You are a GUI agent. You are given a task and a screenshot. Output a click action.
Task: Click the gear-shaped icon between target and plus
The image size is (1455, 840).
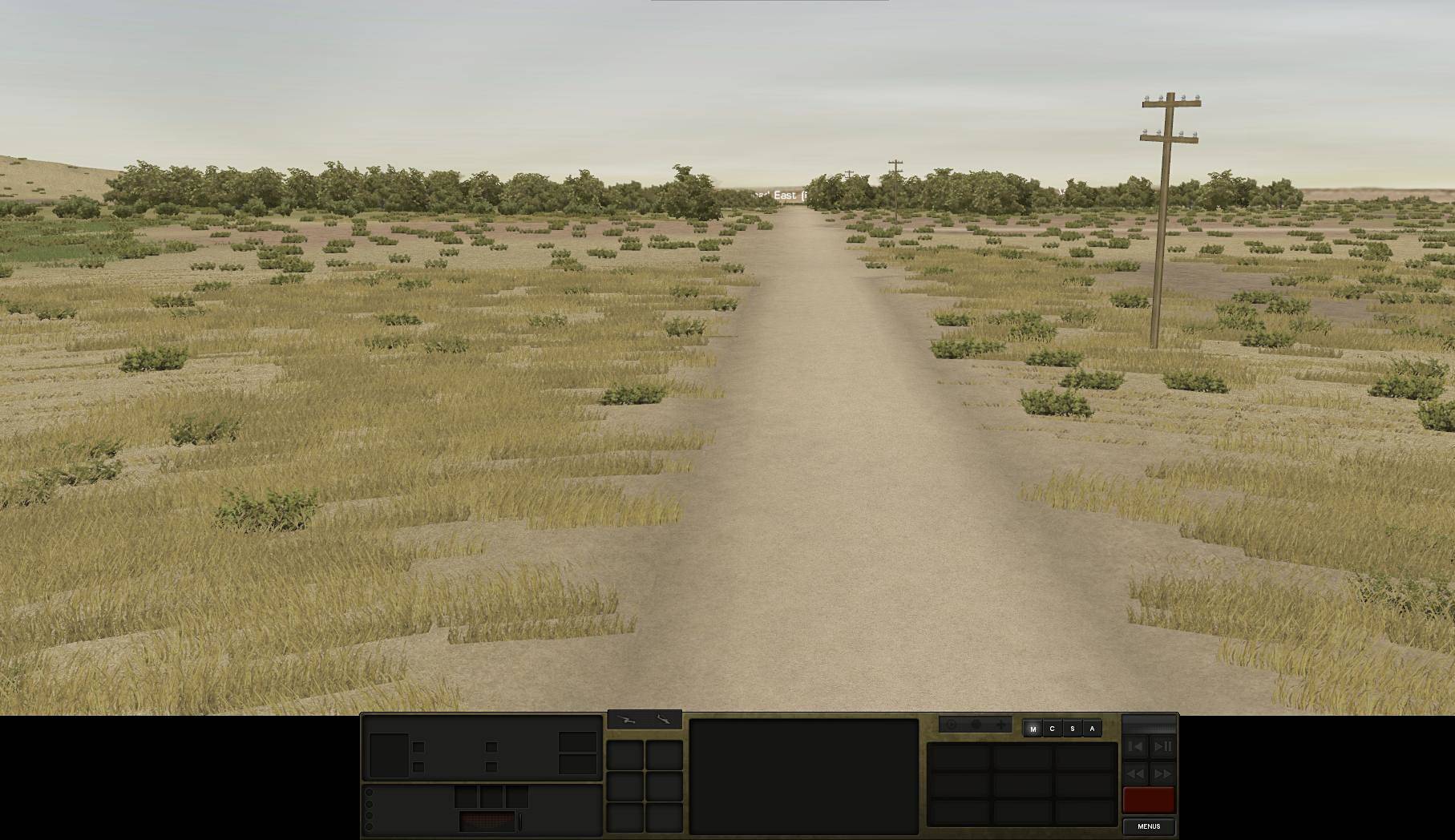coord(975,724)
